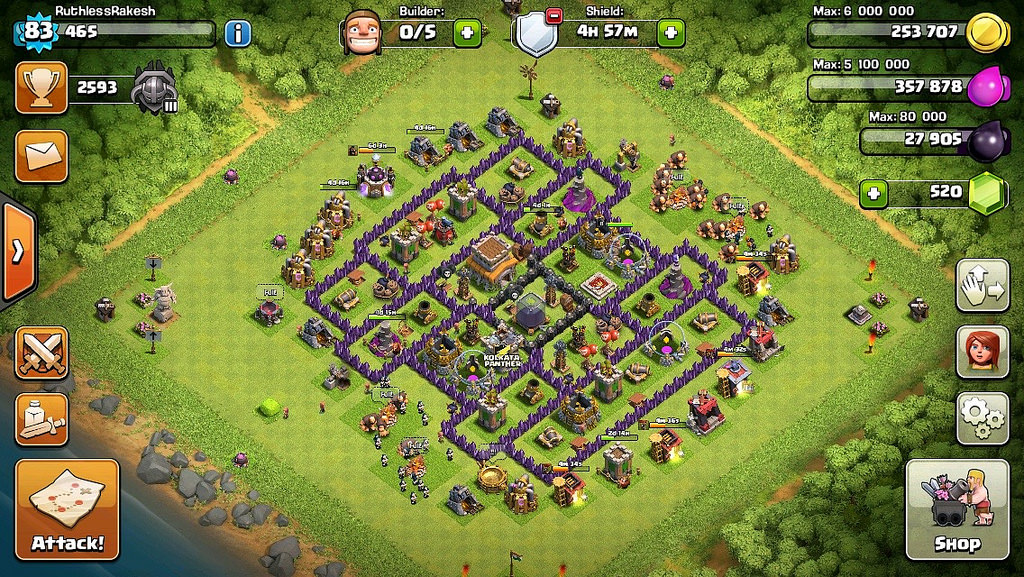View the league badge beside trophy count
Screen dimensions: 1024x577
point(156,88)
